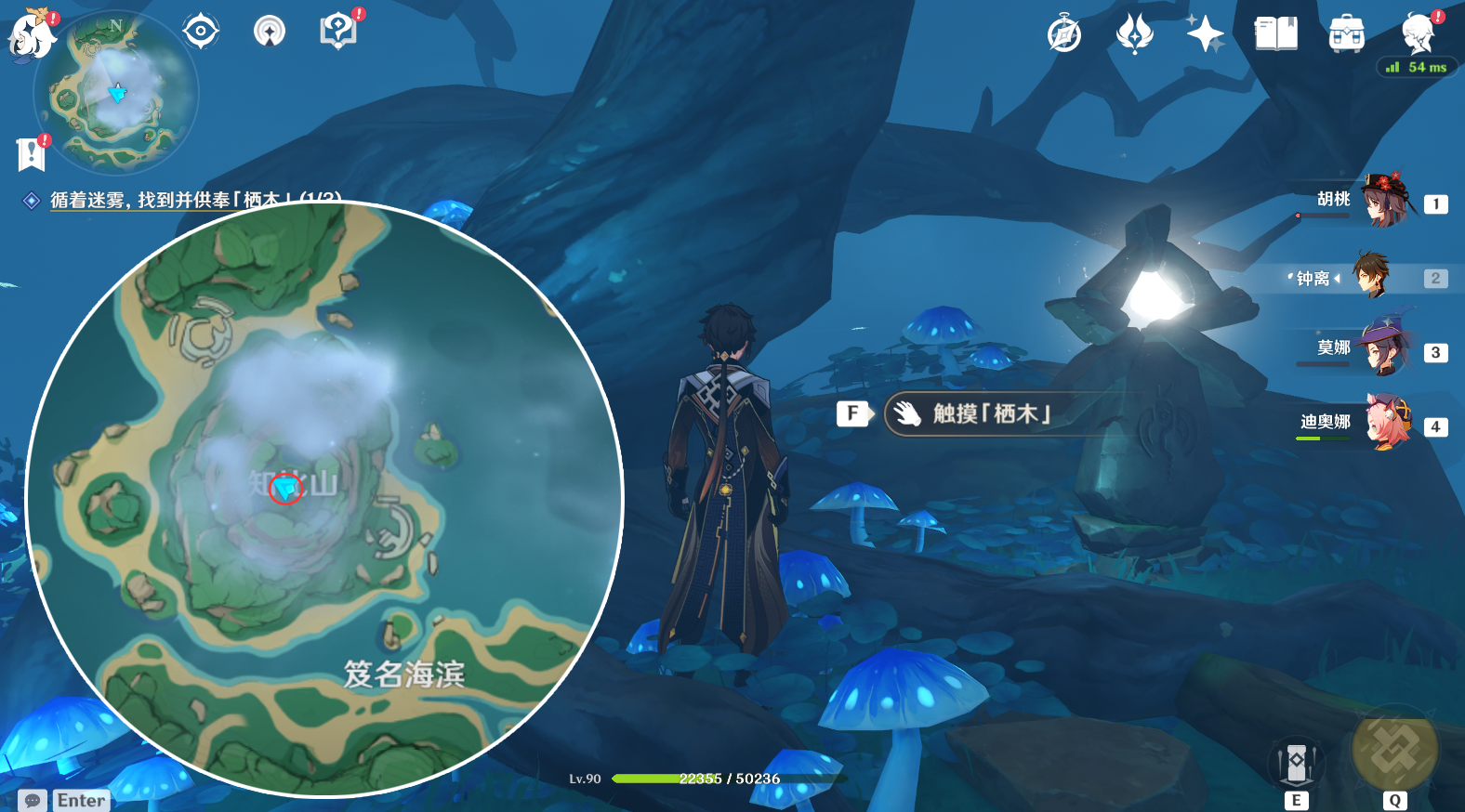Open the Paimon main menu
Image resolution: width=1465 pixels, height=812 pixels.
tap(33, 33)
